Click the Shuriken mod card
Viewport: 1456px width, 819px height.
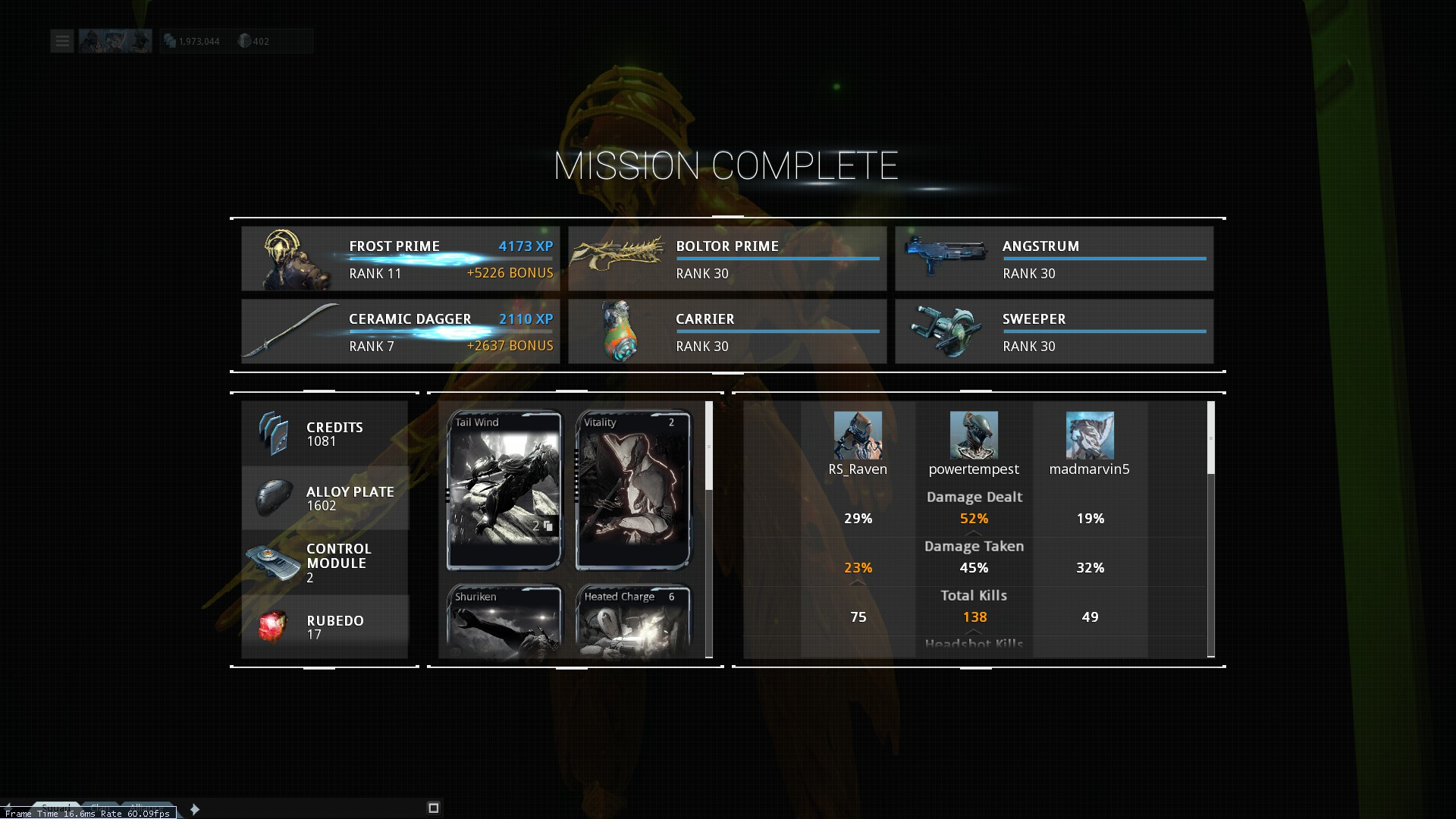coord(504,620)
